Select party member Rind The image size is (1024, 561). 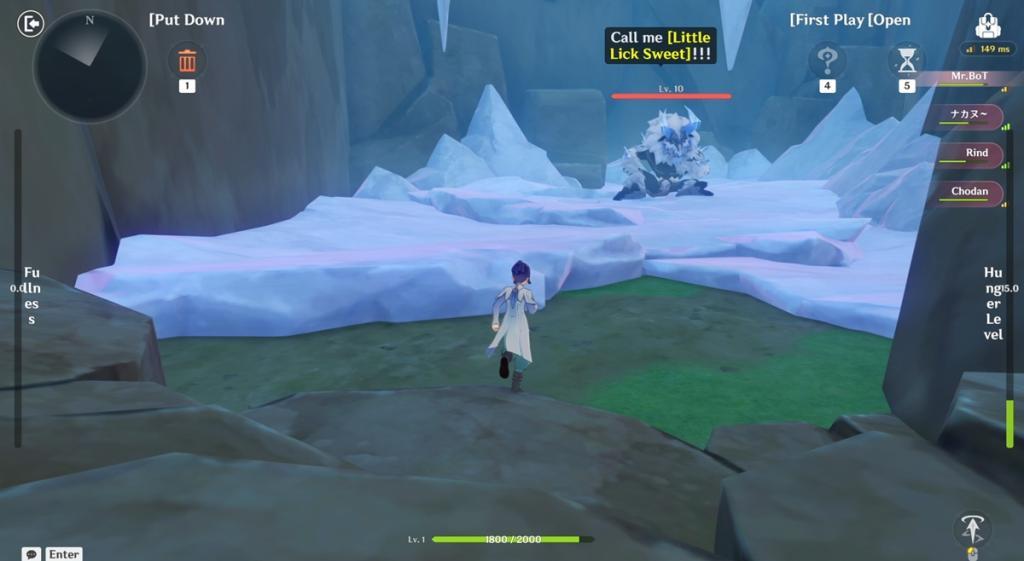[x=974, y=153]
